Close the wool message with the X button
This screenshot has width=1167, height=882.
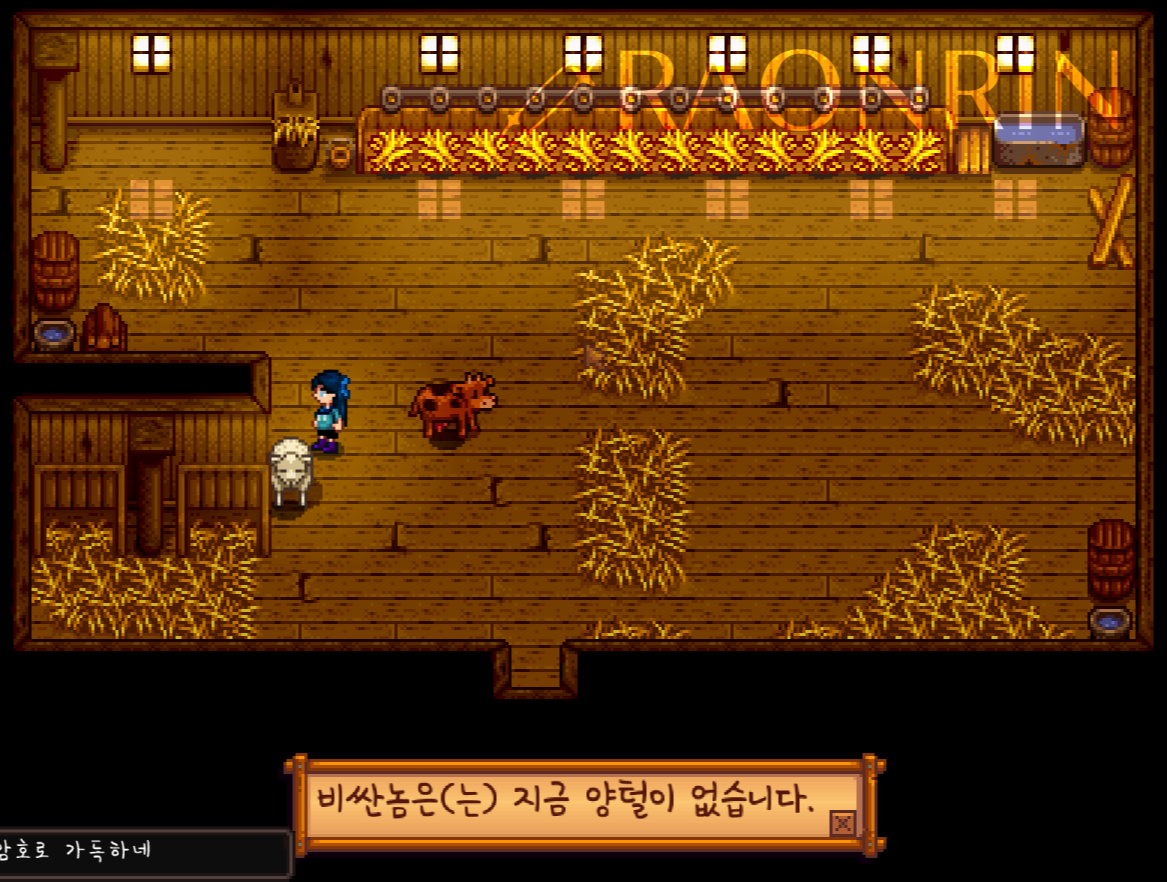pyautogui.click(x=843, y=823)
